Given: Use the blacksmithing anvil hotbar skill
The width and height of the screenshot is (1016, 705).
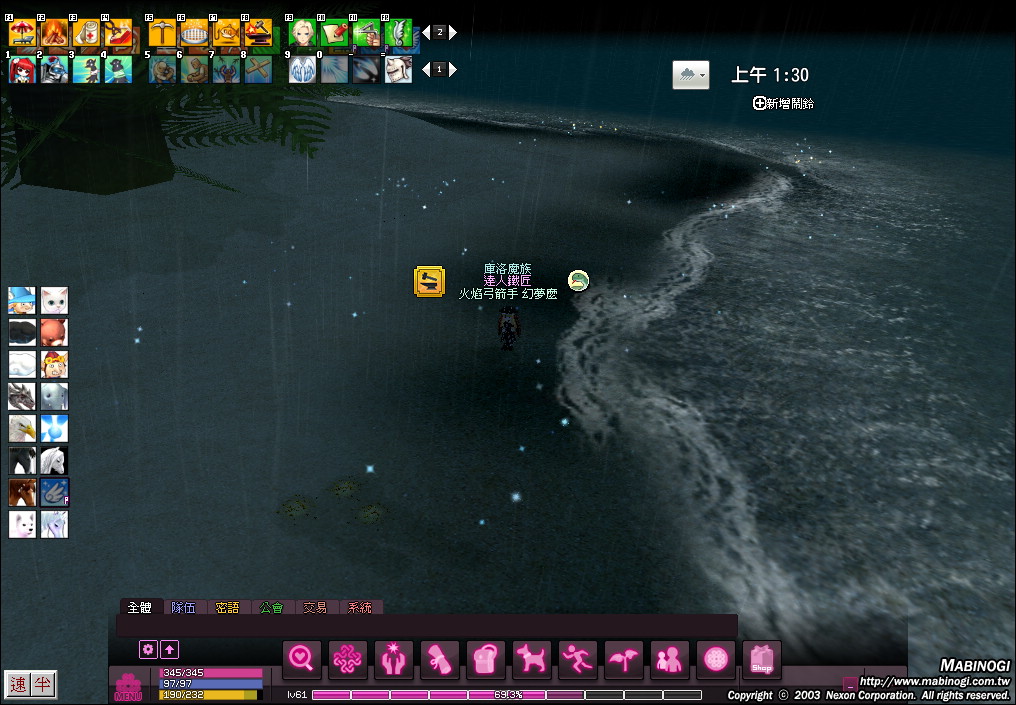Looking at the screenshot, I should (258, 33).
